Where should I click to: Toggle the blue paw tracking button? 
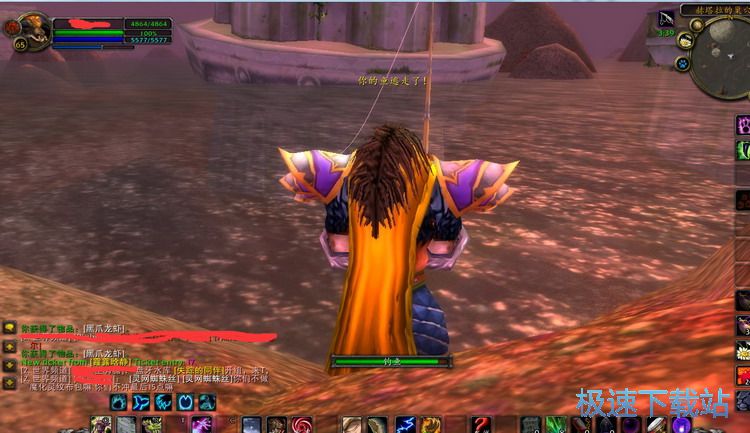(x=682, y=63)
